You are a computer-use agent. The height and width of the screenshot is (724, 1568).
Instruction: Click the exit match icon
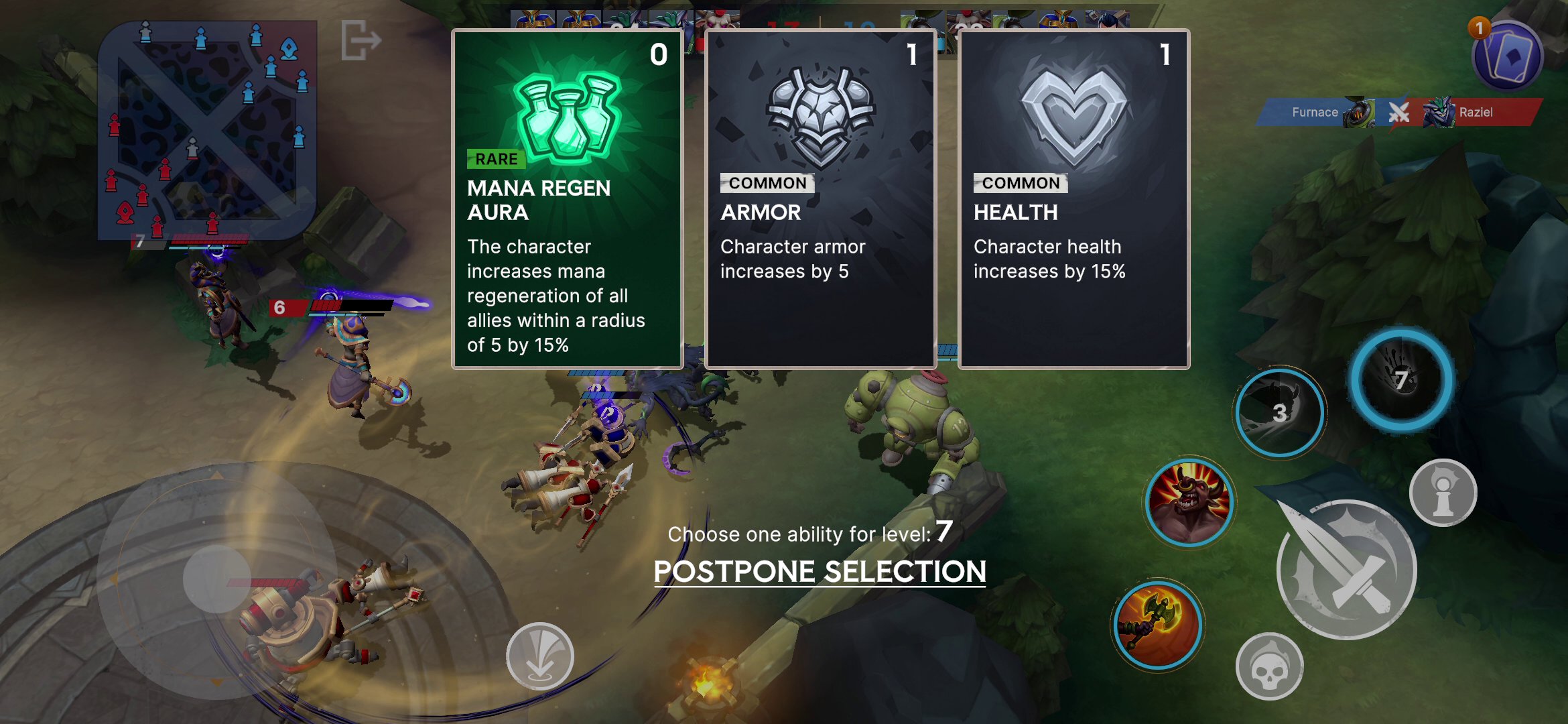361,40
